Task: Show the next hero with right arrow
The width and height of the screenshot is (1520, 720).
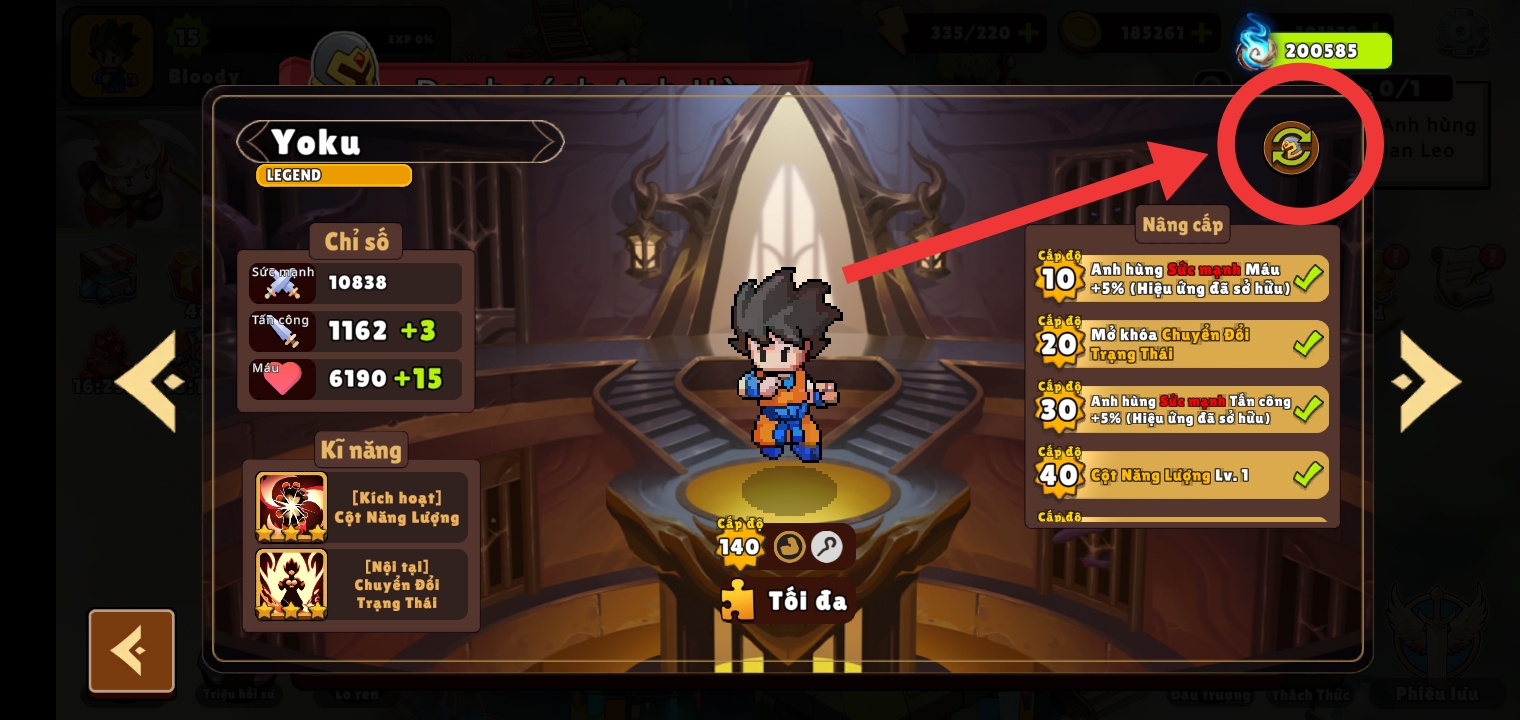Action: [1429, 381]
